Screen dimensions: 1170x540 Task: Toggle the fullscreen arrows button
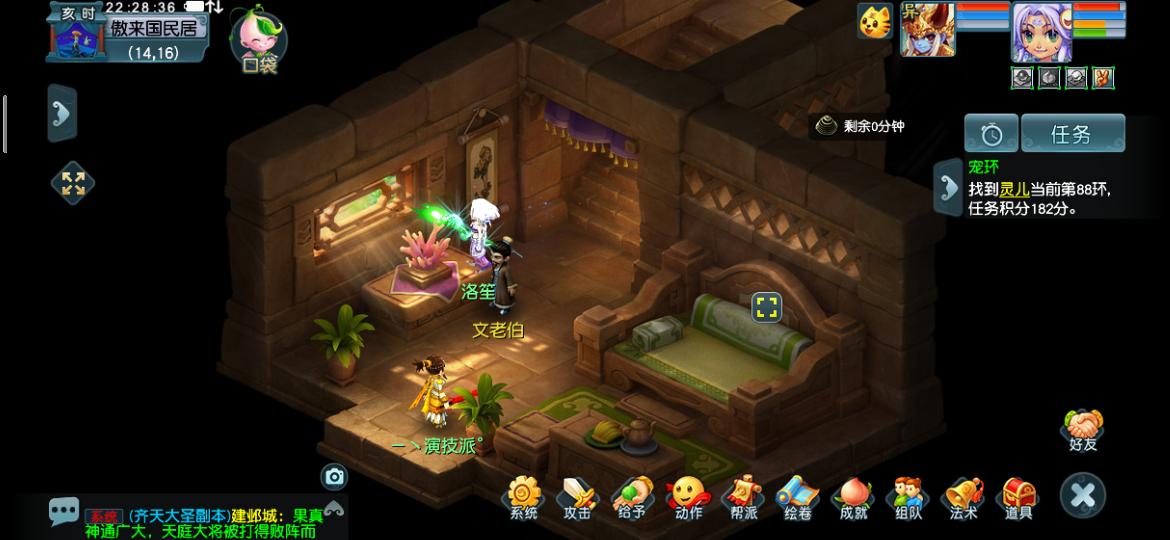click(73, 183)
